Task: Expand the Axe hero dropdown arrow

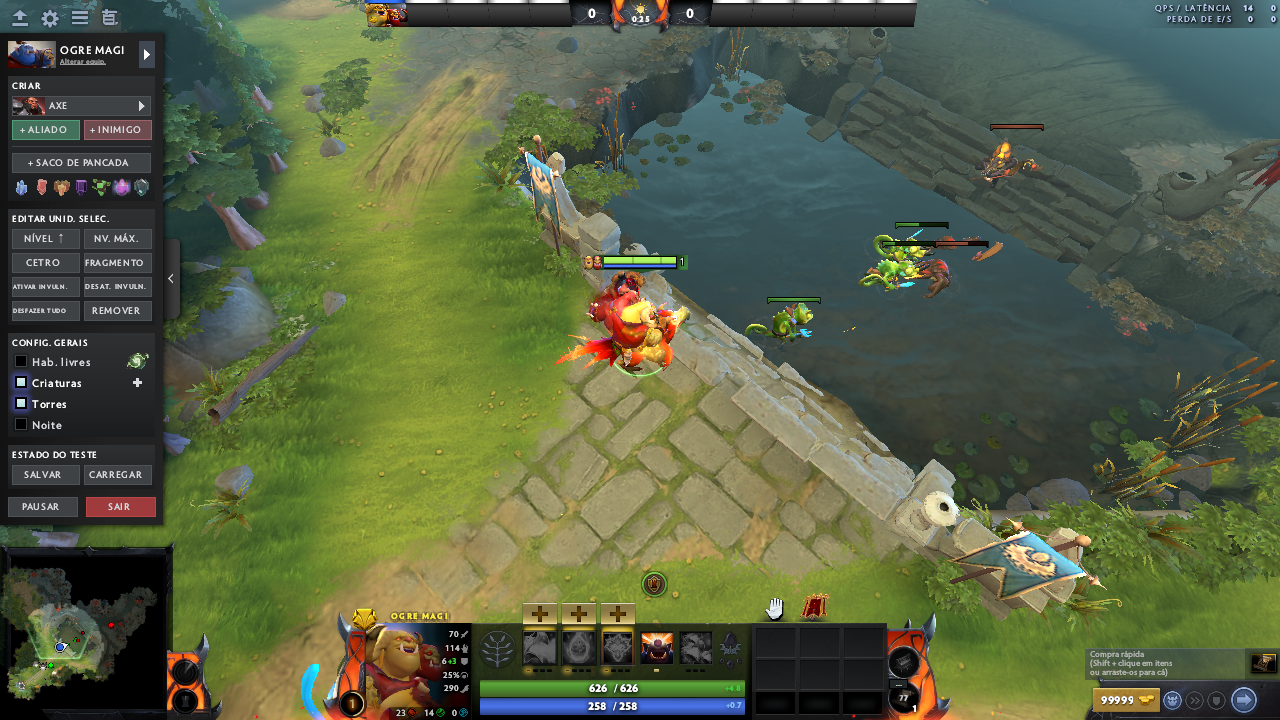Action: point(143,105)
